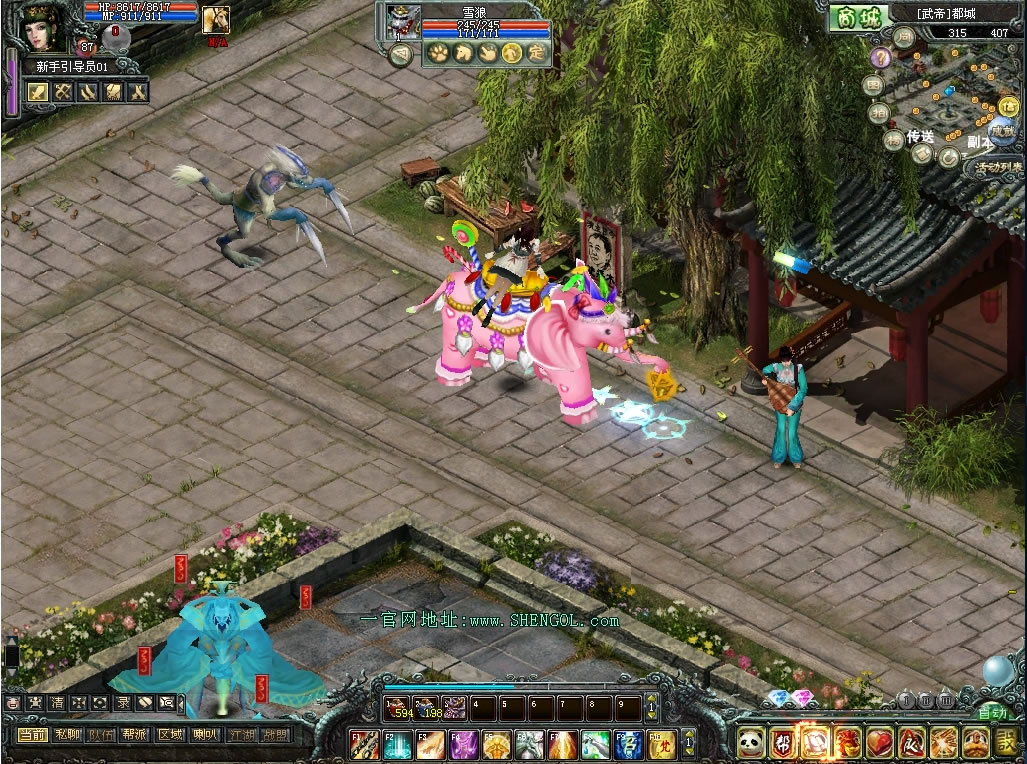Use the red potion in slot 1
The width and height of the screenshot is (1027, 764).
(399, 708)
